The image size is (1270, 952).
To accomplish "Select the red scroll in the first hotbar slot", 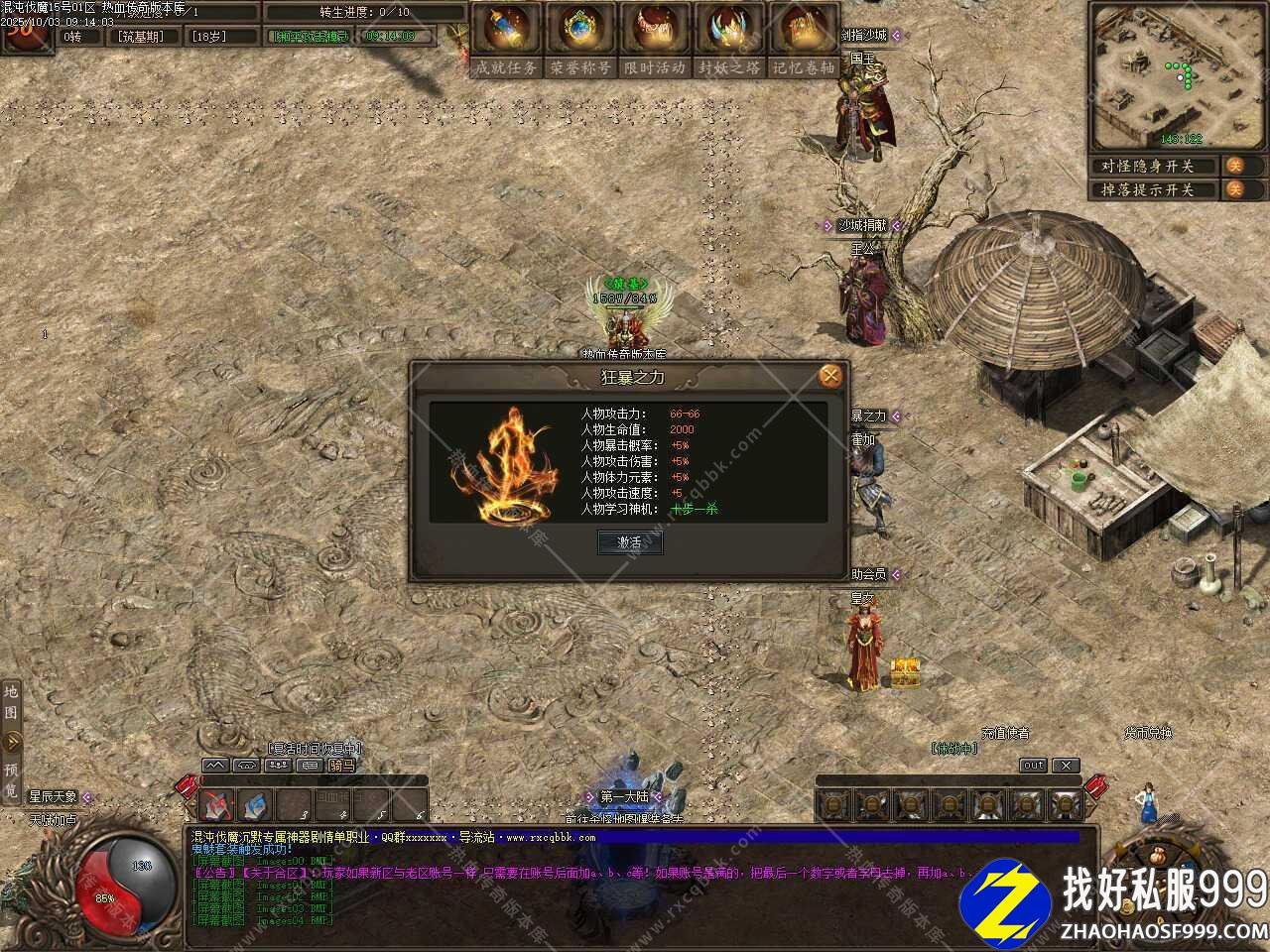I will [x=217, y=804].
